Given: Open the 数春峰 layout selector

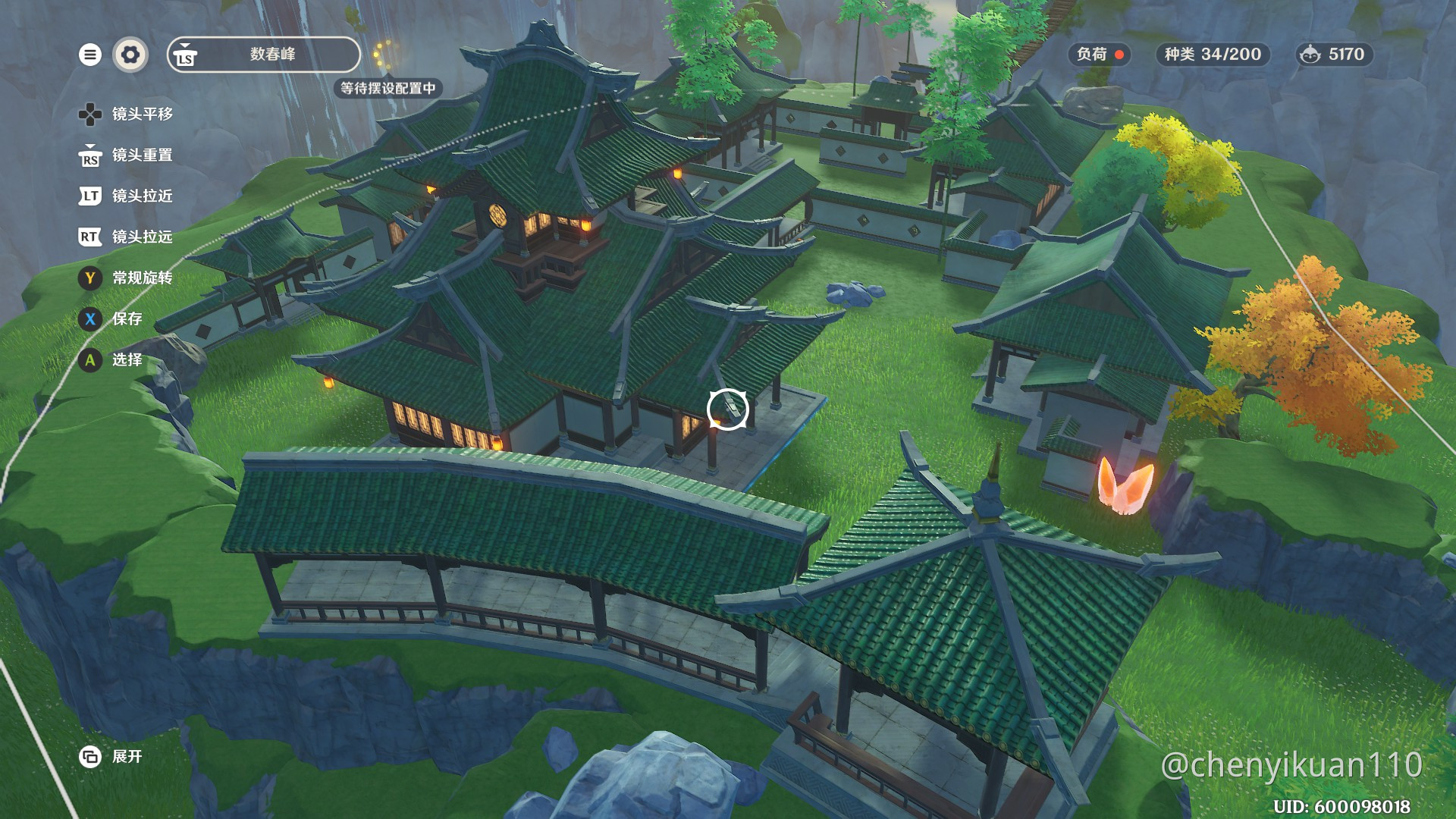Looking at the screenshot, I should (264, 55).
